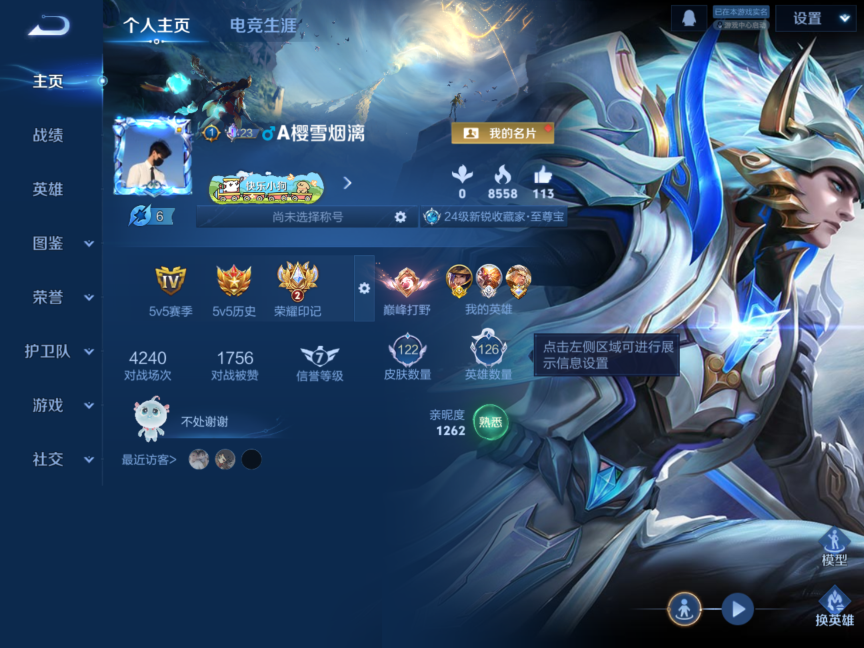Image resolution: width=864 pixels, height=648 pixels.
Task: Expand the 护卫队 sidebar menu
Action: [x=60, y=351]
